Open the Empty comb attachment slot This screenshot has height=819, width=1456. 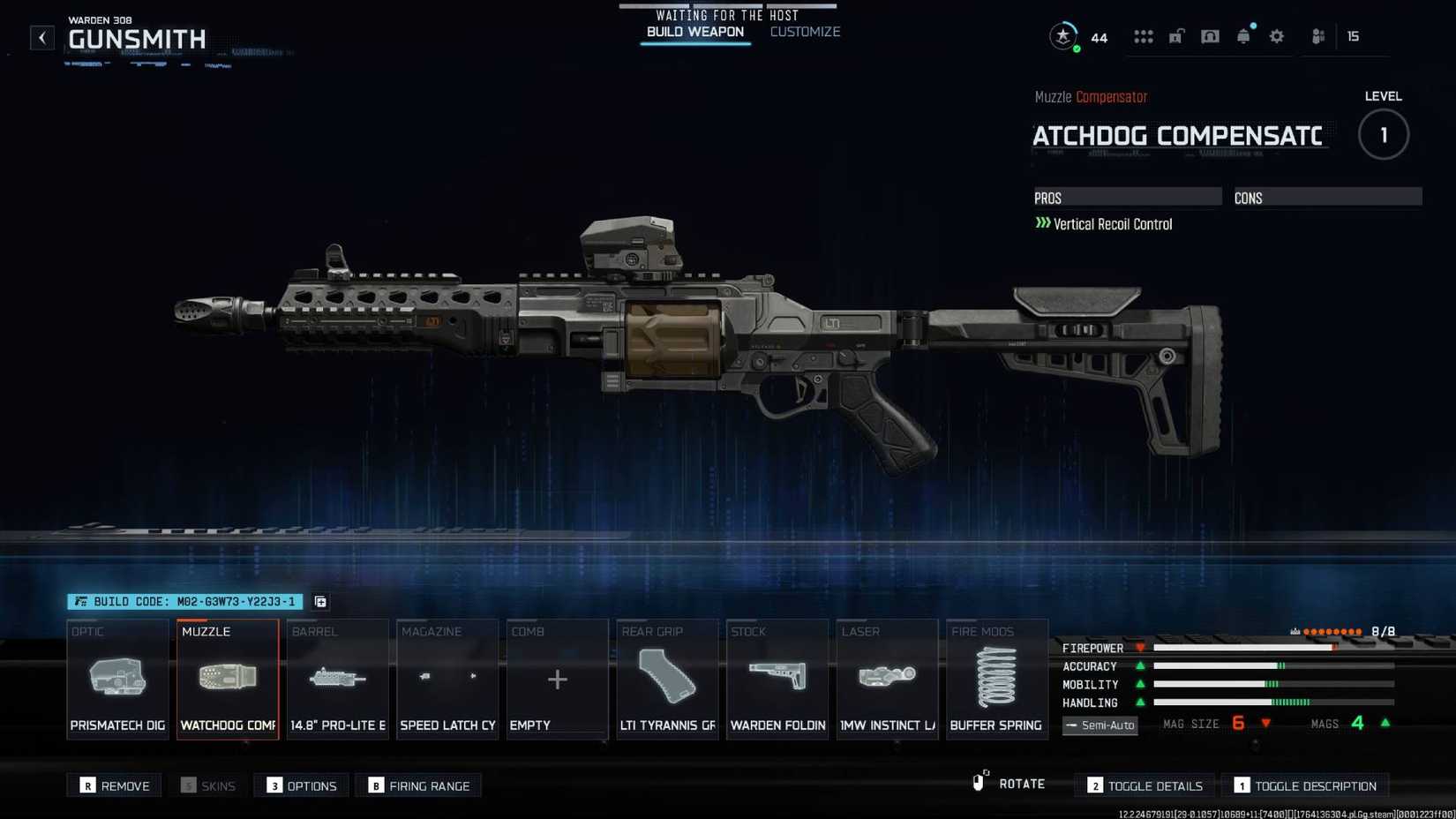(x=557, y=680)
